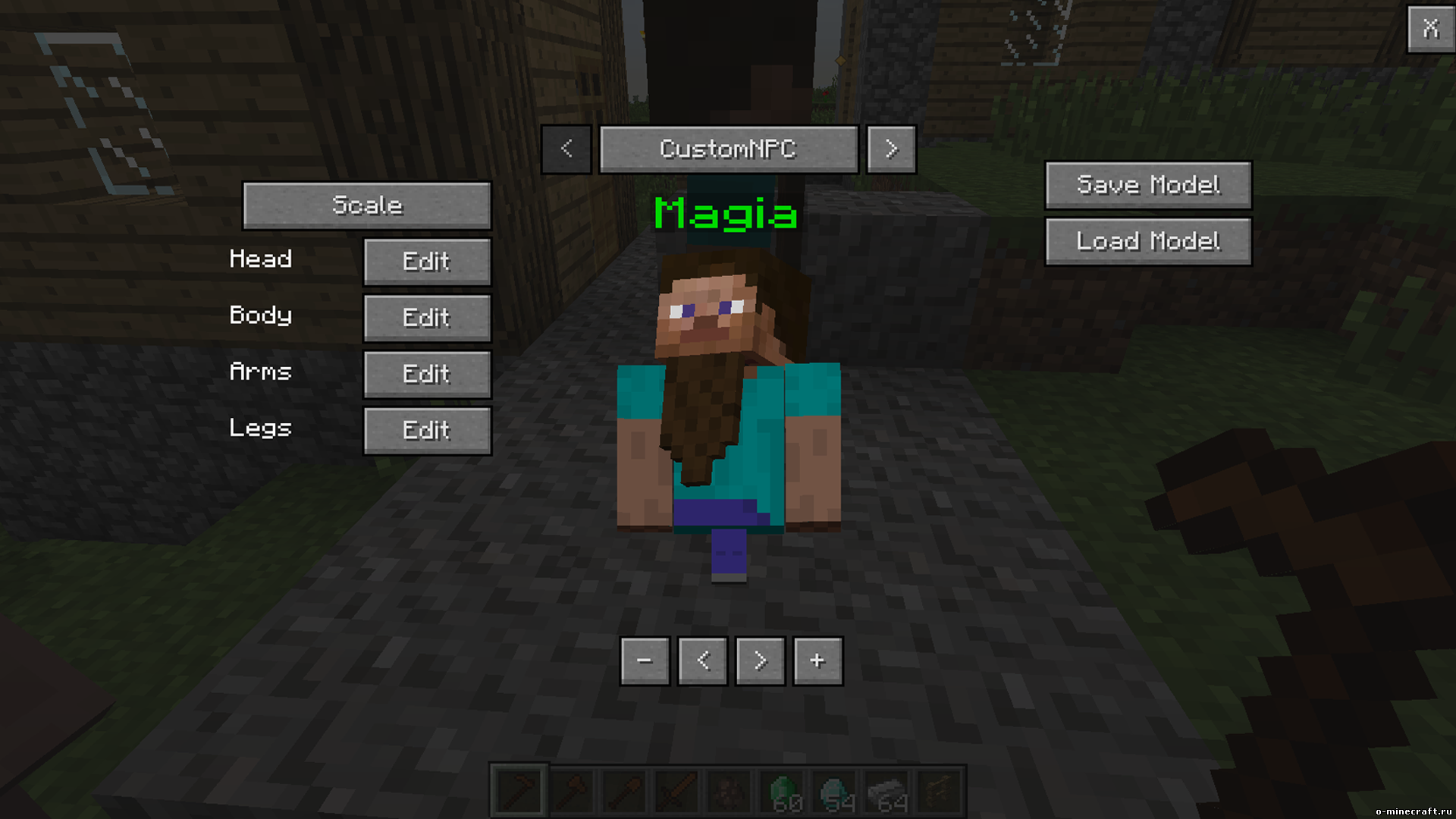Viewport: 1456px width, 819px height.
Task: Edit the Body part
Action: coord(427,318)
